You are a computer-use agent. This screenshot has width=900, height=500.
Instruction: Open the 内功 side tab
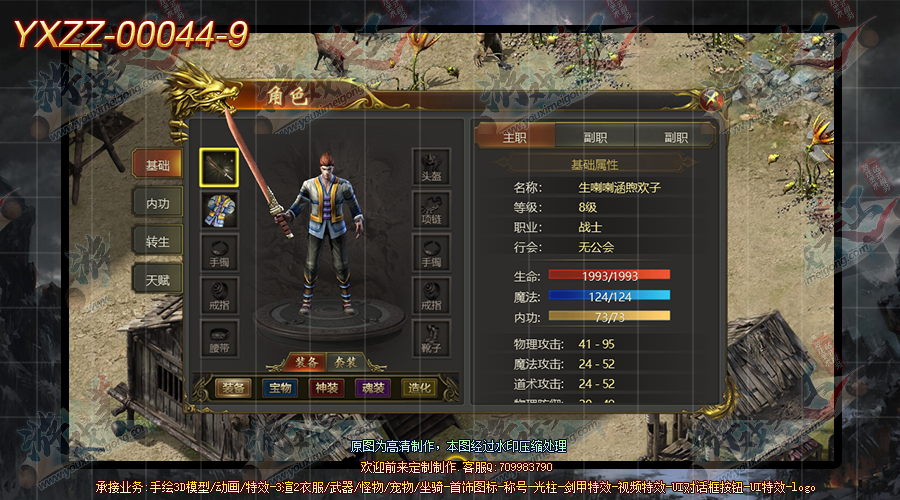tap(158, 203)
